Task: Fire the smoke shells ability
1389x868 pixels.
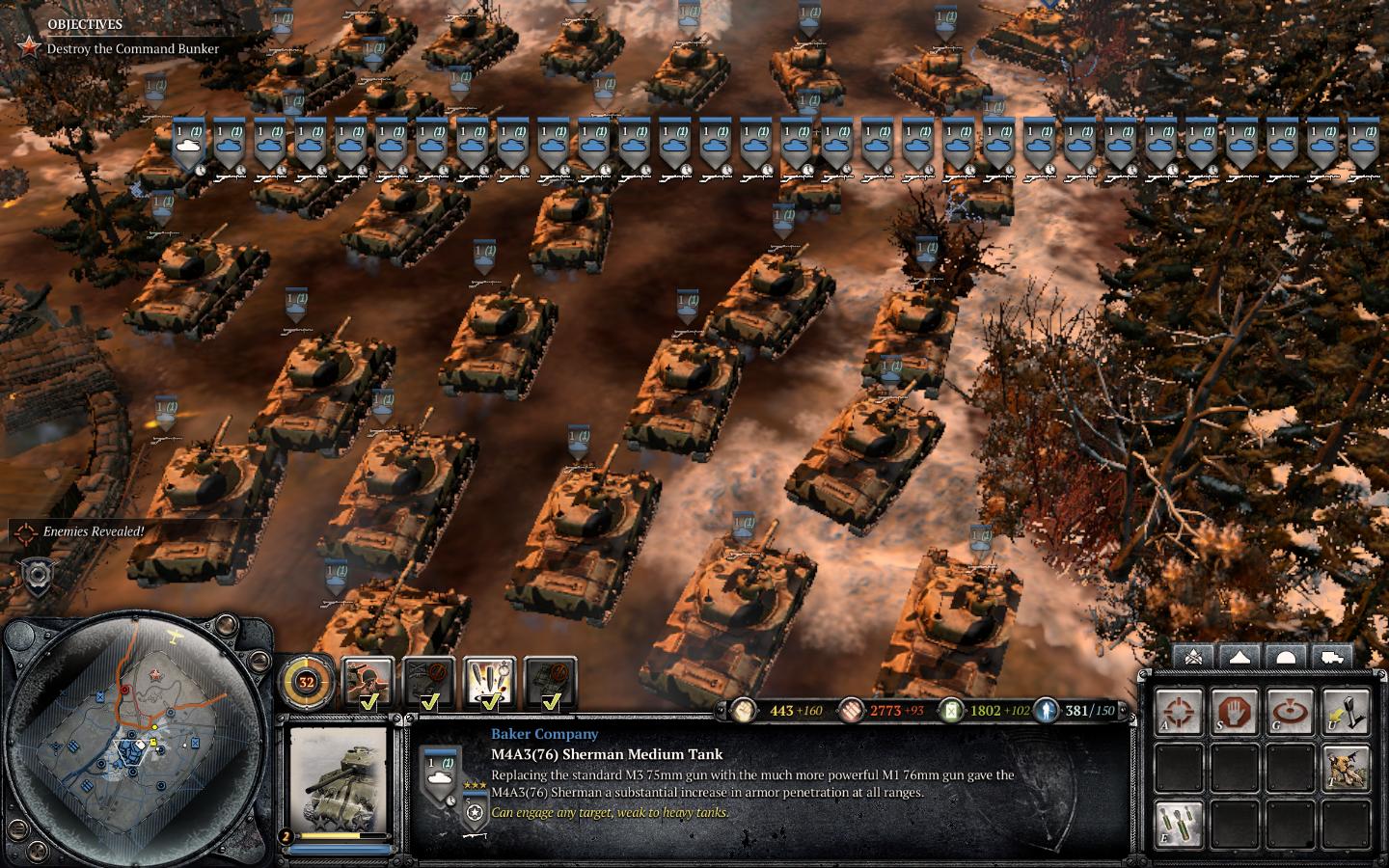Action: point(1179,822)
